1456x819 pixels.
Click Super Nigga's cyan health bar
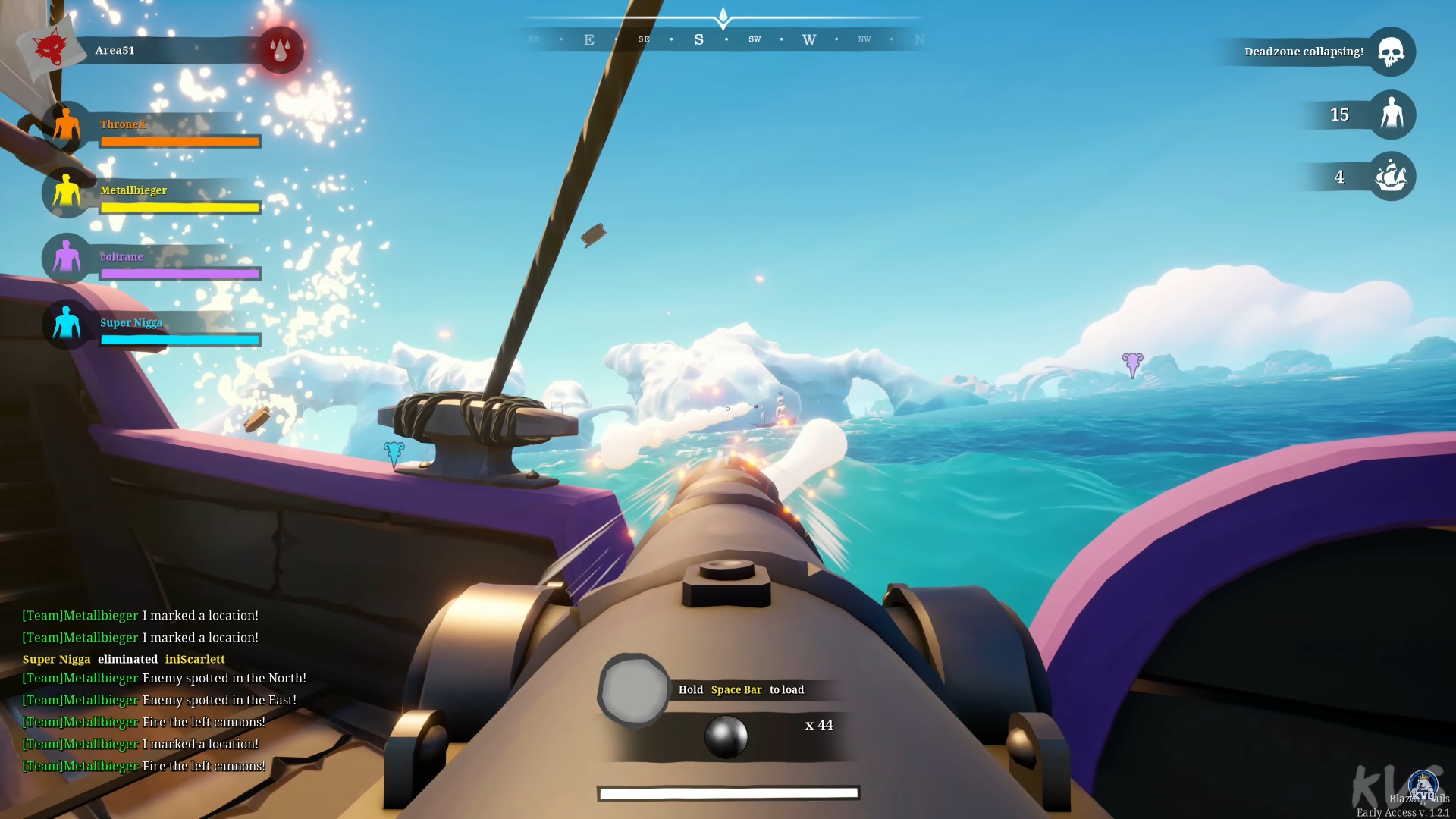[180, 340]
